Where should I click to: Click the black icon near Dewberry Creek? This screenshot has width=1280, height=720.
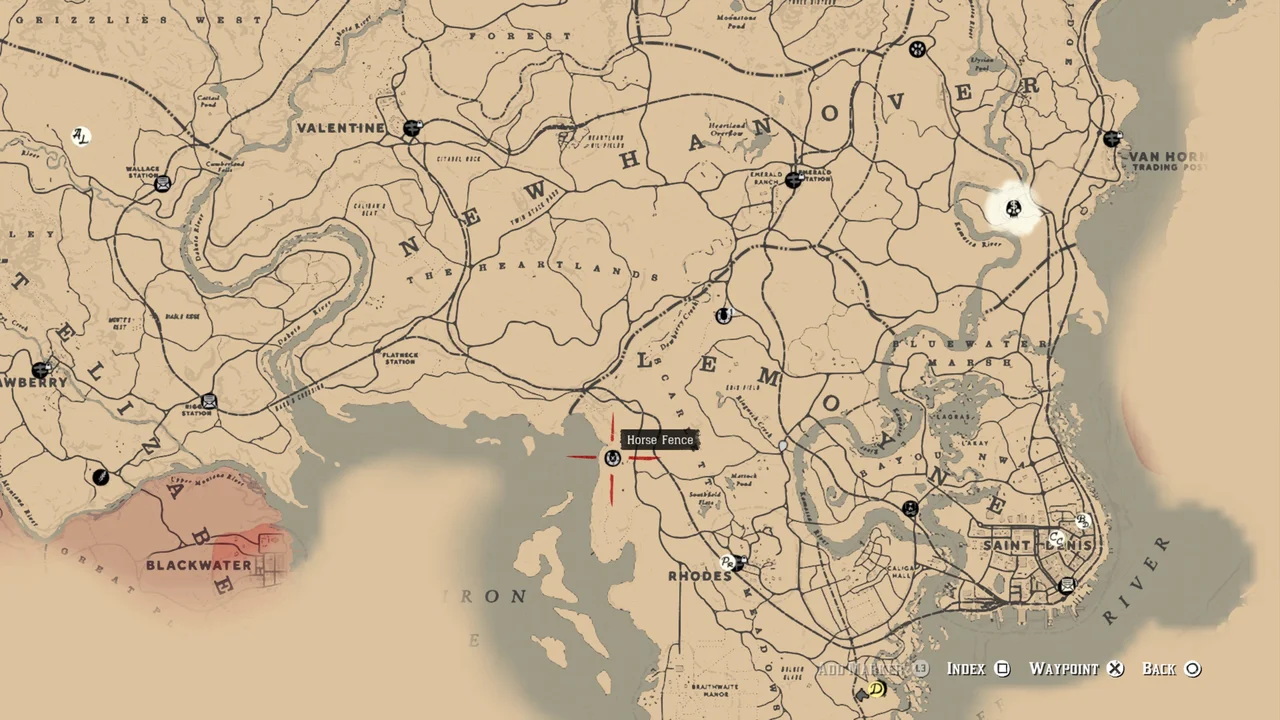[x=724, y=315]
